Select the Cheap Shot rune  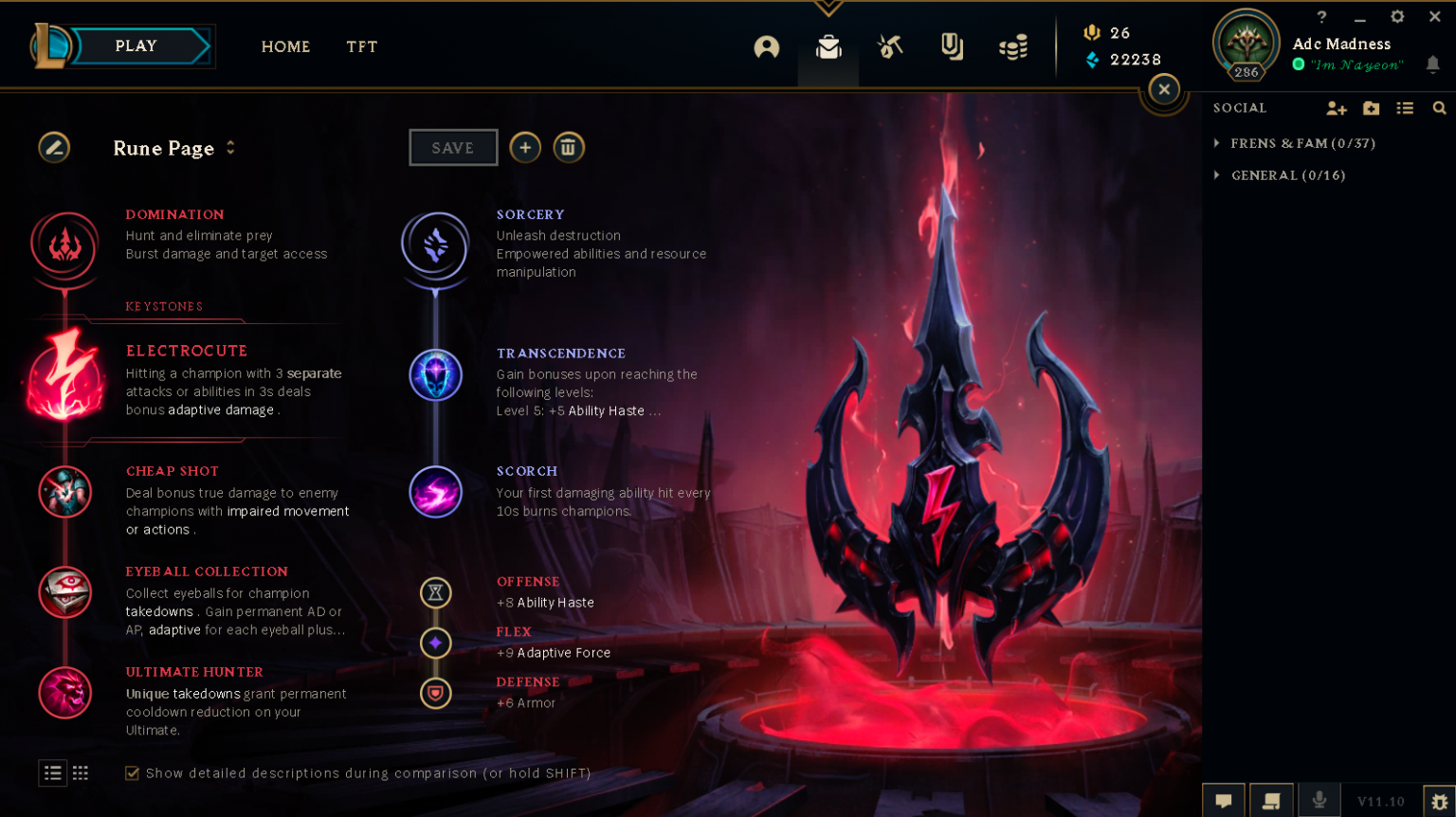[64, 492]
